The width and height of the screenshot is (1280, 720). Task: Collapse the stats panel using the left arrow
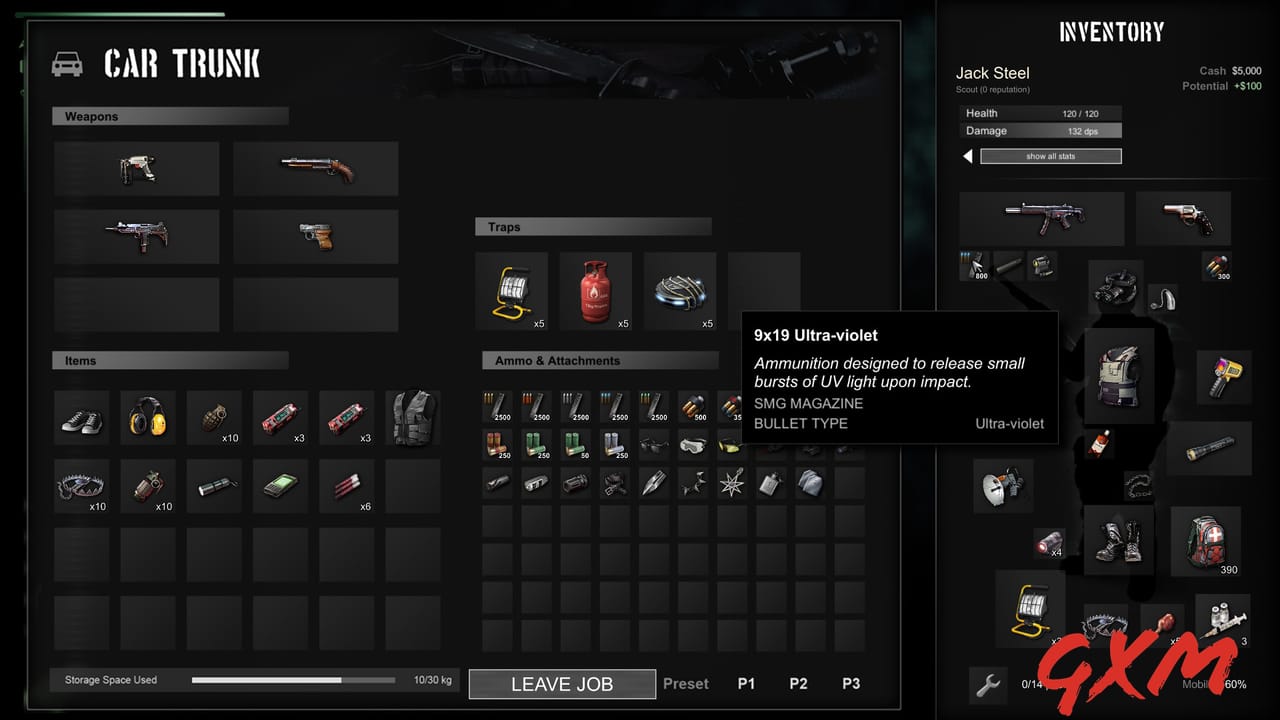[968, 156]
